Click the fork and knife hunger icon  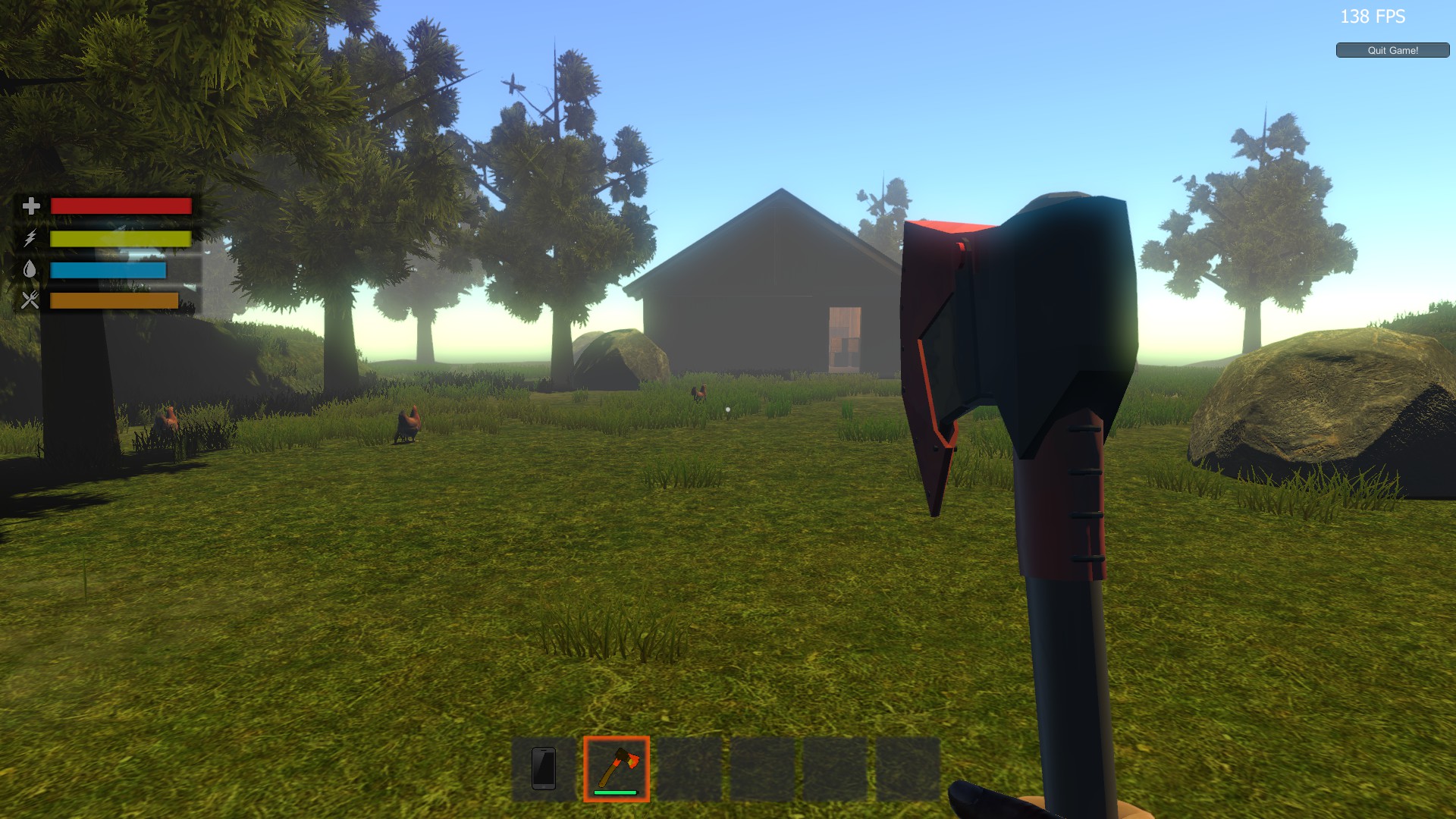click(30, 302)
